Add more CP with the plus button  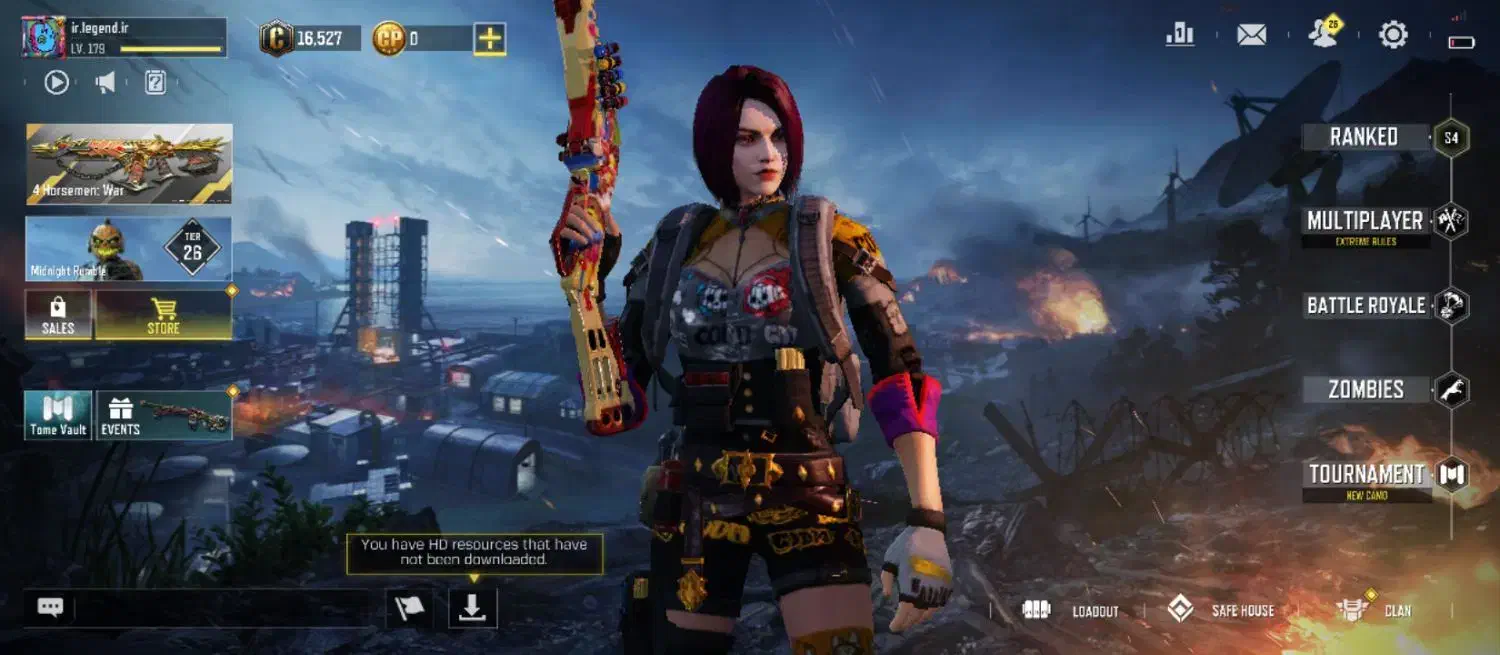point(490,39)
